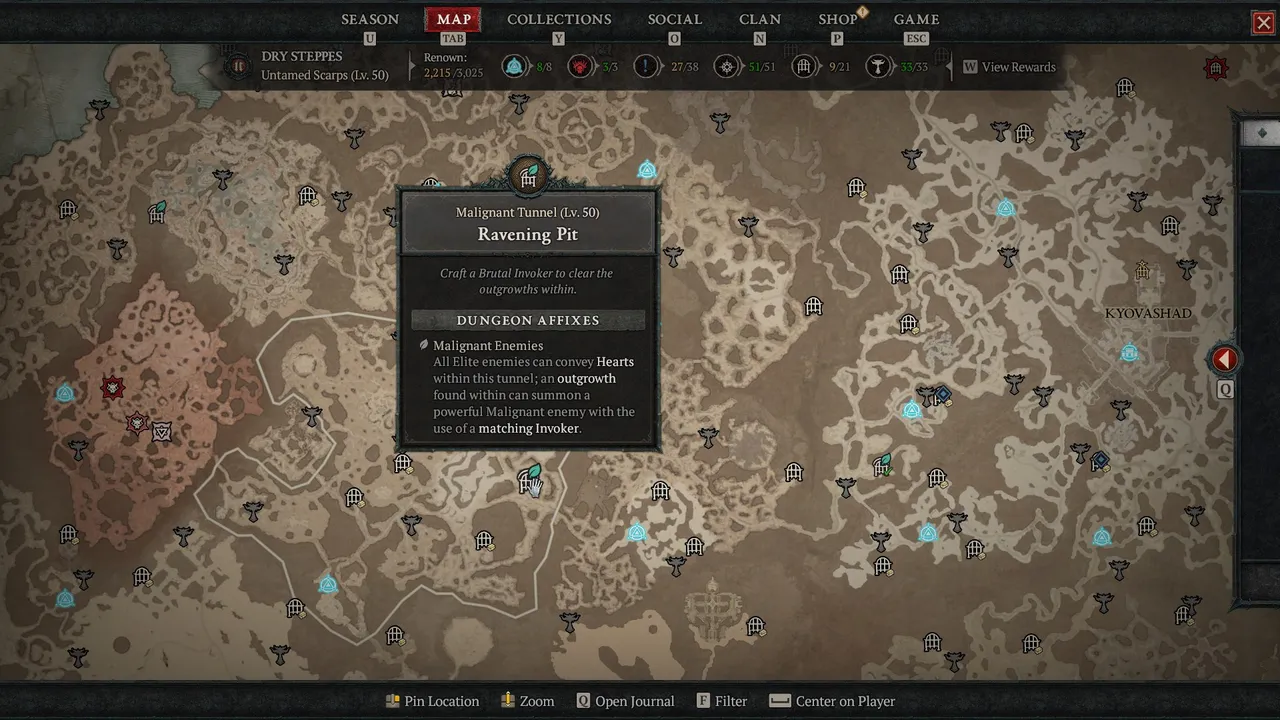Open Journal from the bottom bar
Screen dimensions: 1280x720
tap(625, 701)
